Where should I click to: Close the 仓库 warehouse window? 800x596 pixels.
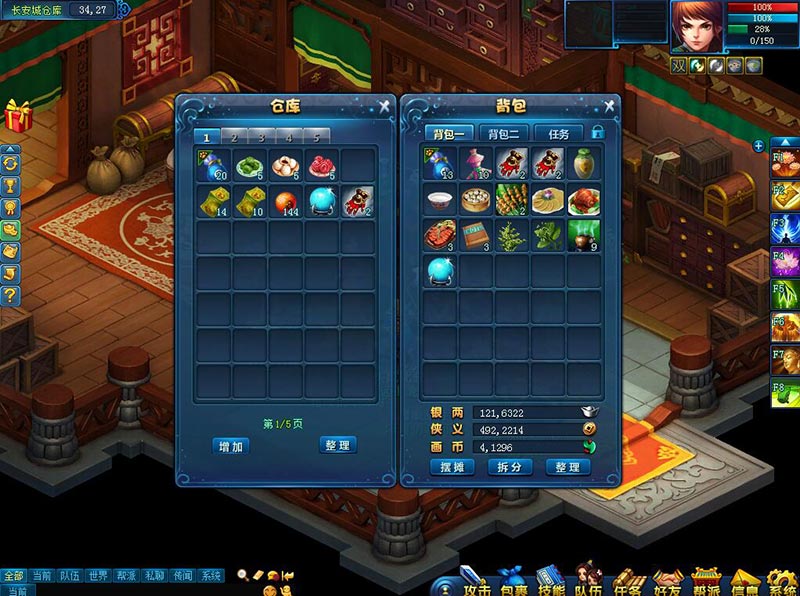[x=385, y=106]
